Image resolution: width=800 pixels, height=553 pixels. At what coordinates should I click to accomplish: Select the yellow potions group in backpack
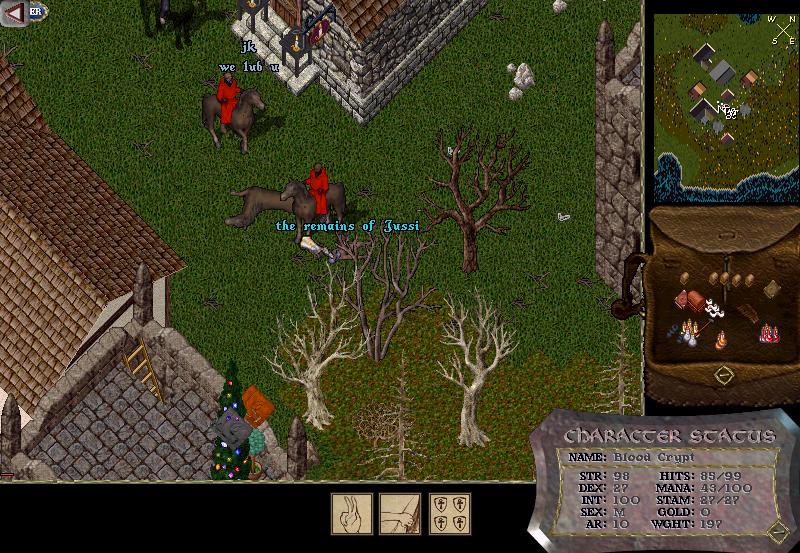click(688, 328)
